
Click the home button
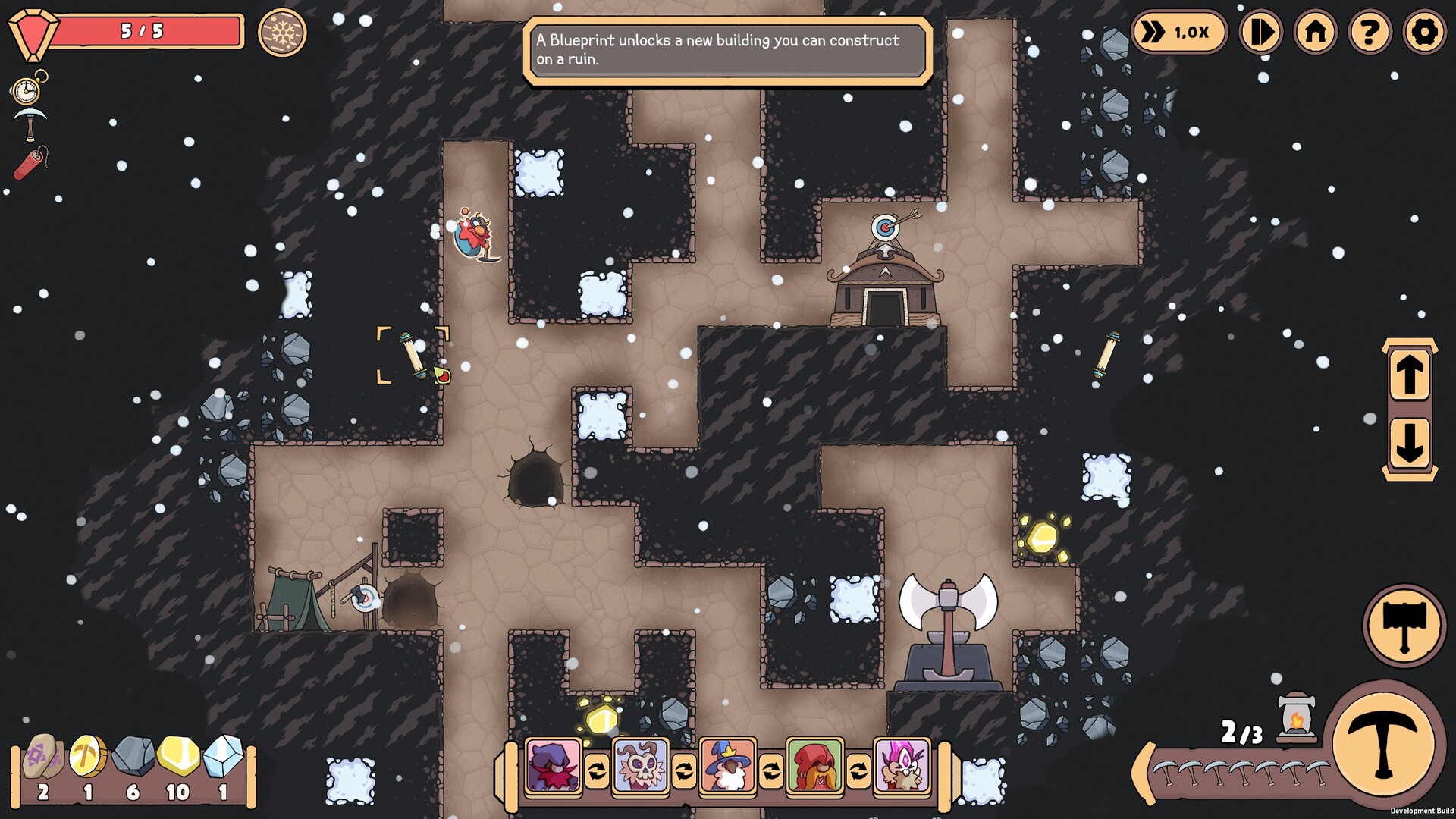1316,33
